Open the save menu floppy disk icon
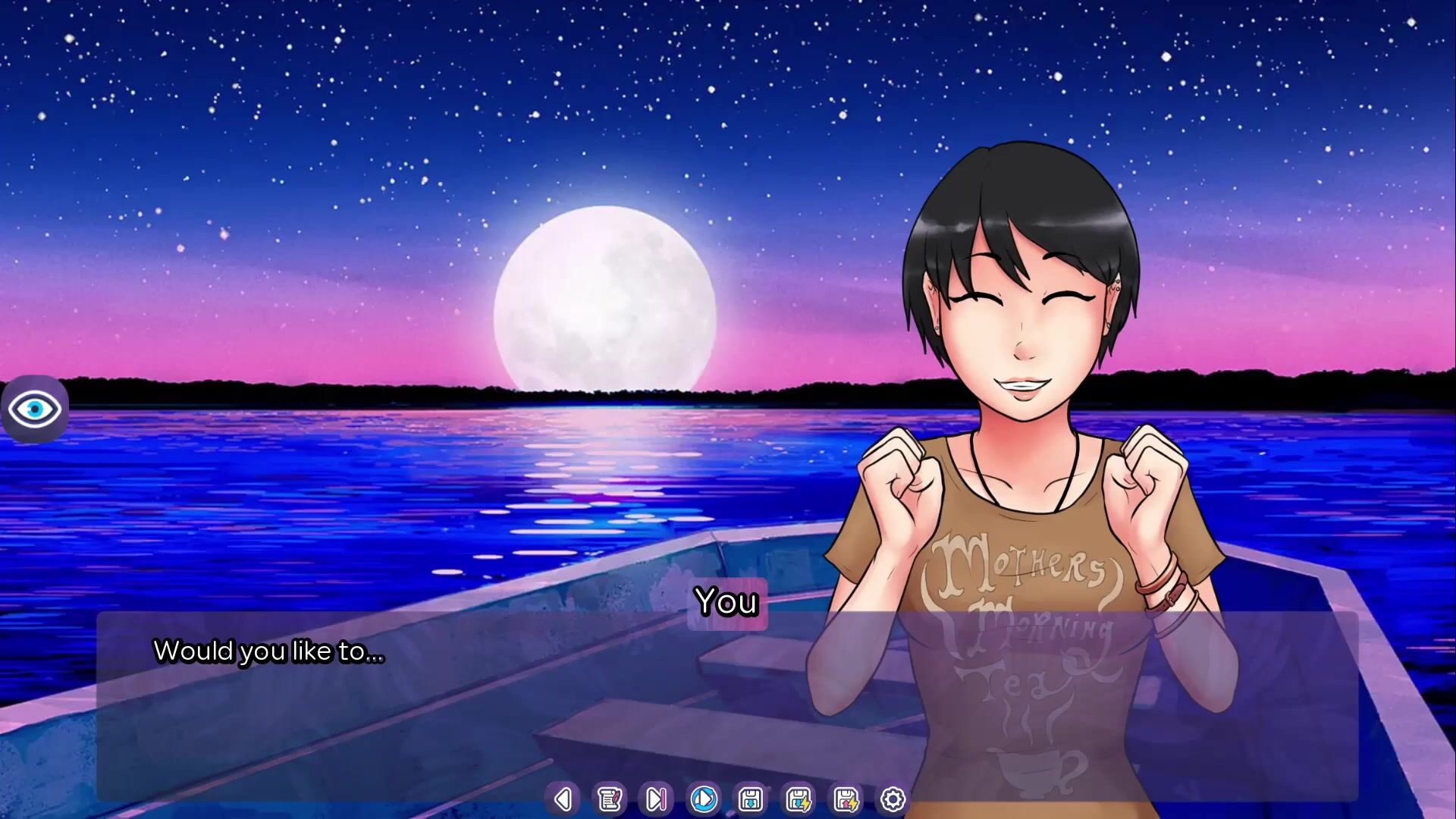This screenshot has height=819, width=1456. click(x=751, y=799)
